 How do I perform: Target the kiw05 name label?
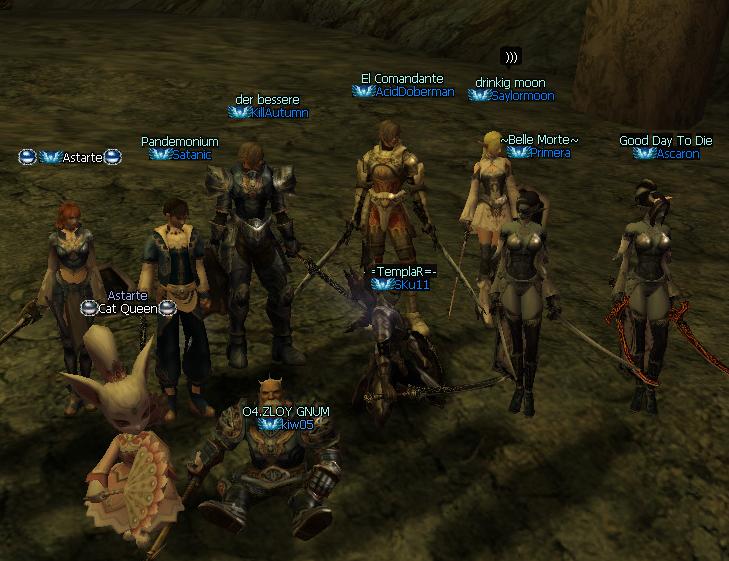pyautogui.click(x=296, y=424)
